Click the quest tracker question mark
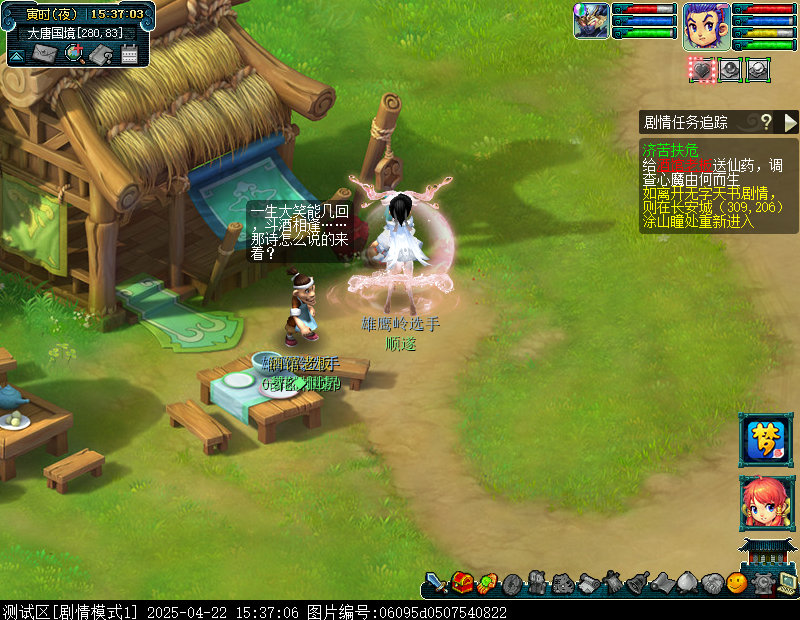 766,122
